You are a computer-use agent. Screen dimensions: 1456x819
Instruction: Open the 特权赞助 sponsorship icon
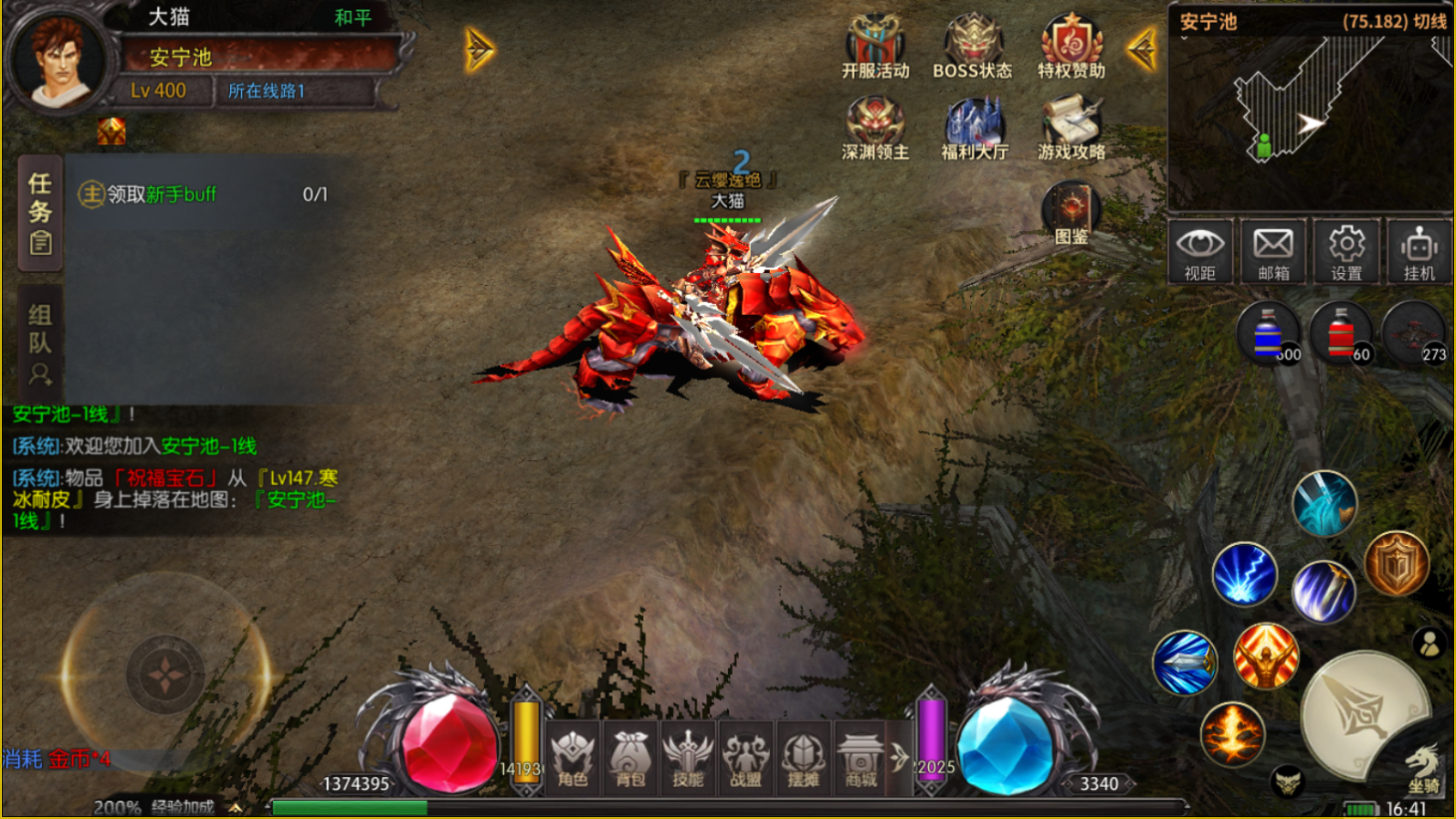1071,46
